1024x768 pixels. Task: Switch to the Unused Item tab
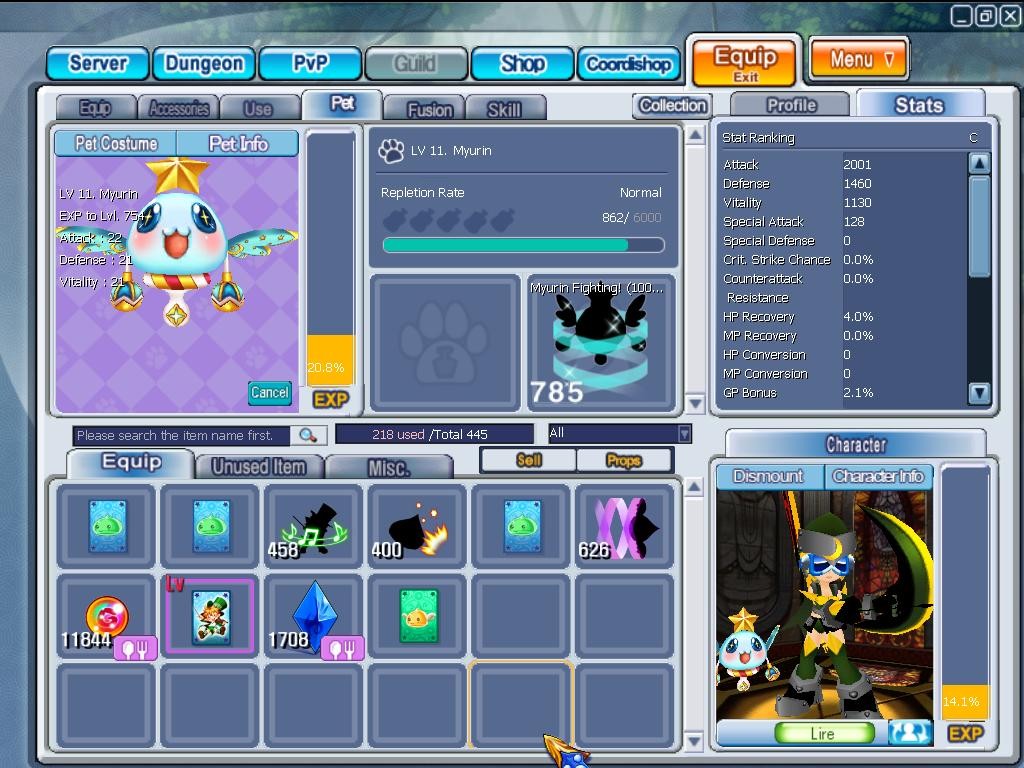click(x=259, y=466)
